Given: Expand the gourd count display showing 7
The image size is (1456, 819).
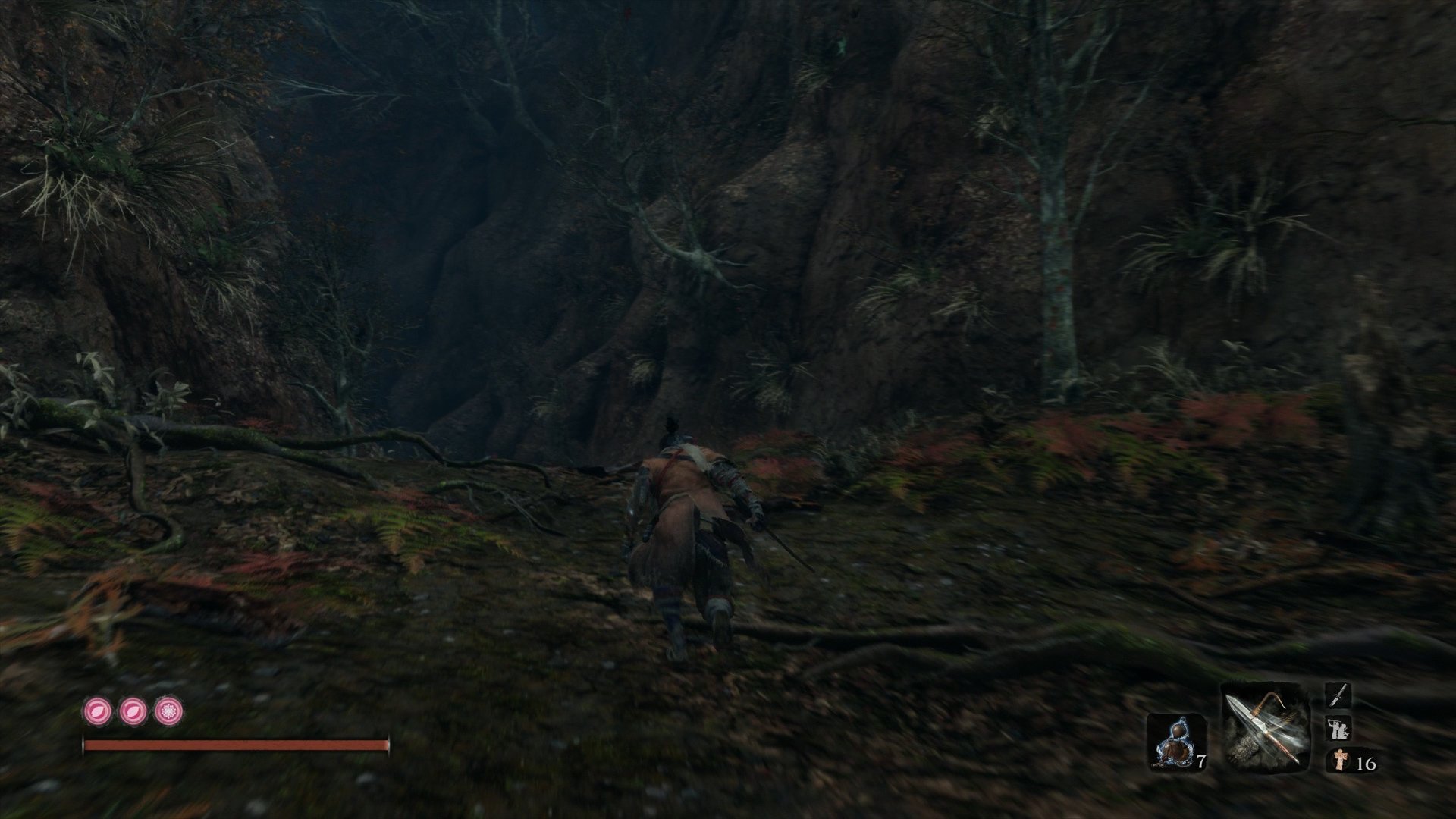Looking at the screenshot, I should pyautogui.click(x=1202, y=760).
